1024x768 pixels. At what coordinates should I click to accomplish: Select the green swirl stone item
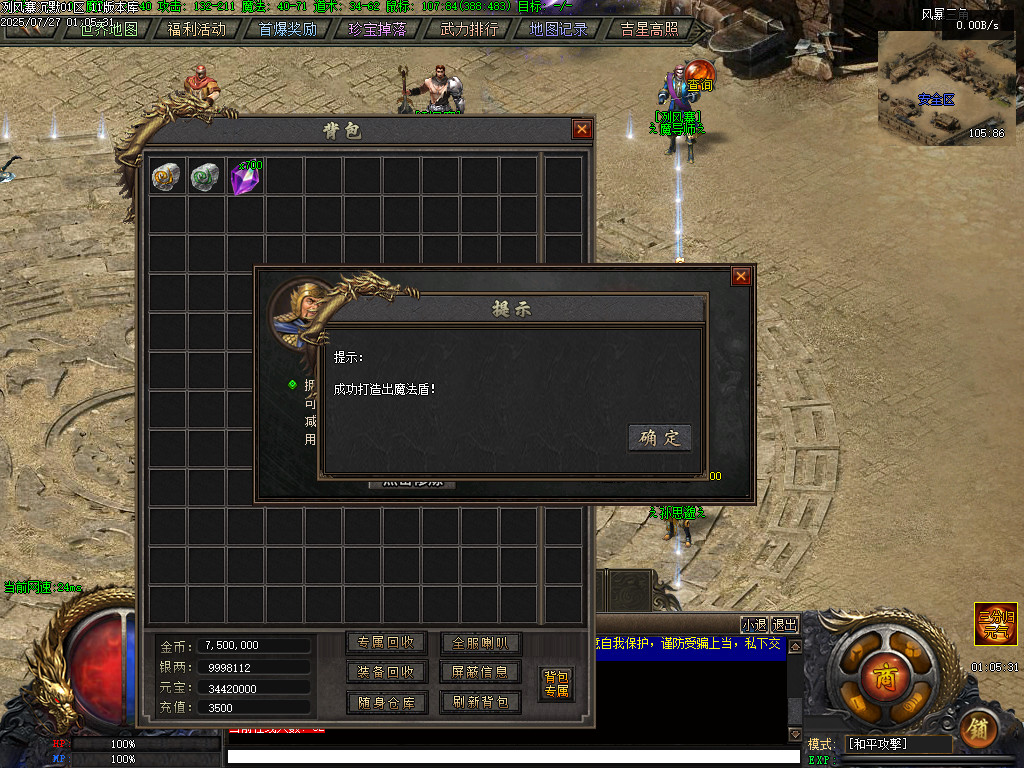(x=205, y=177)
